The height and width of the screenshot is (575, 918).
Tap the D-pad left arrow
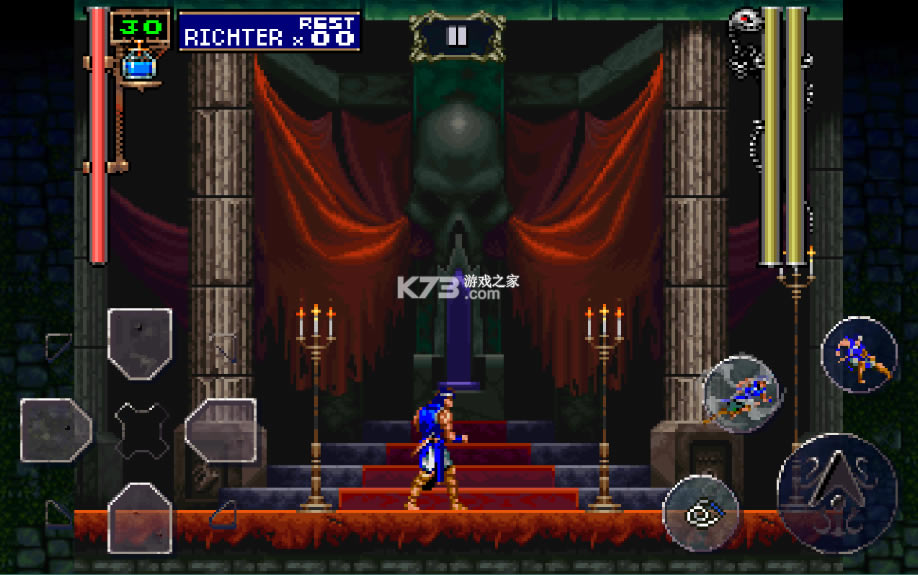point(56,430)
